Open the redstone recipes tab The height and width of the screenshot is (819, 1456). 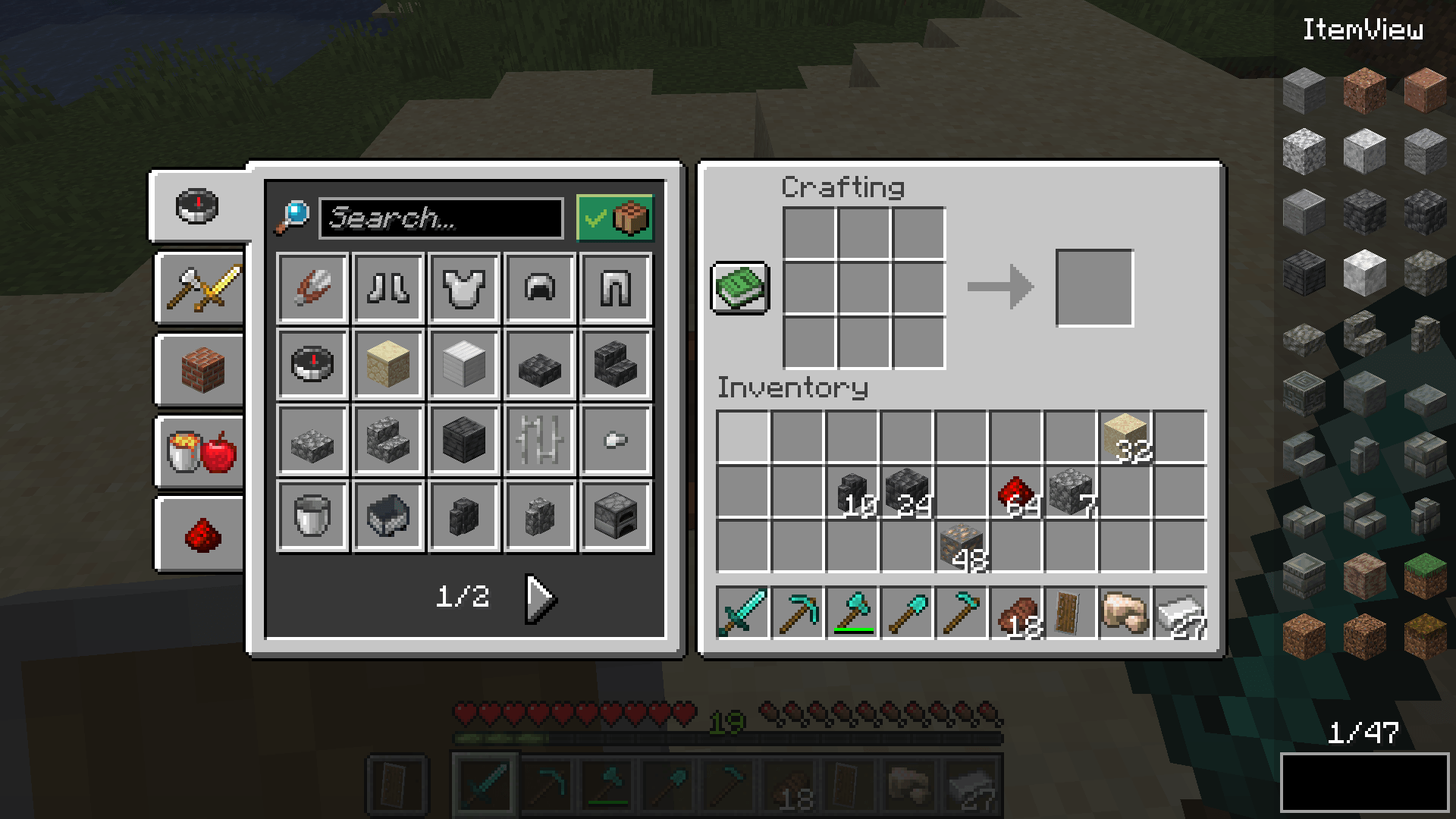coord(199,533)
